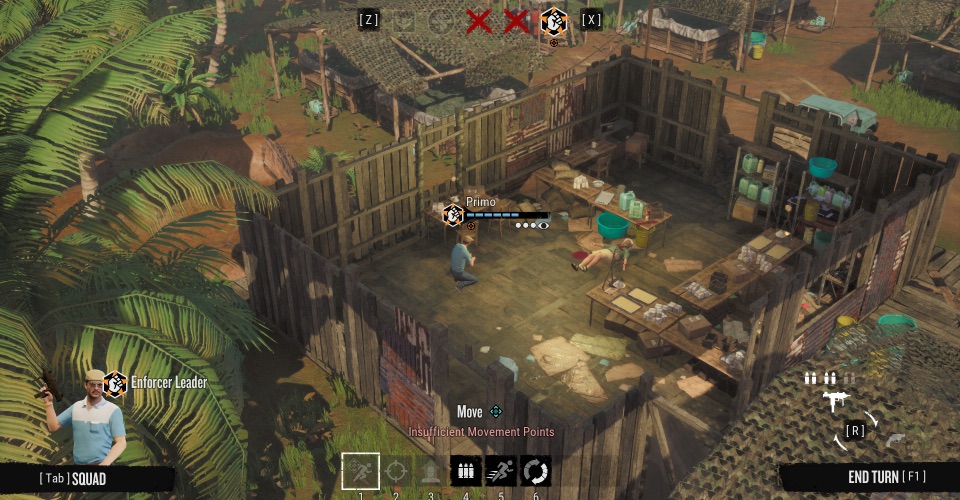Select the first red X turn order marker
Viewport: 960px width, 500px height.
tap(479, 20)
